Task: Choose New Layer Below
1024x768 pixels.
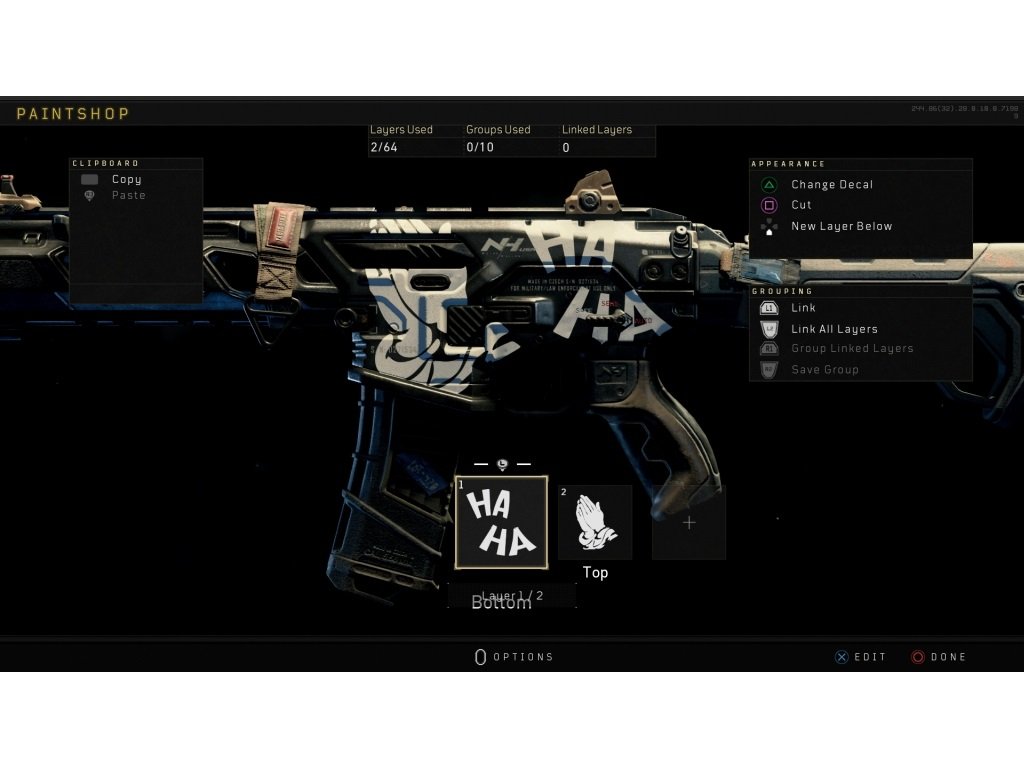Action: click(841, 226)
